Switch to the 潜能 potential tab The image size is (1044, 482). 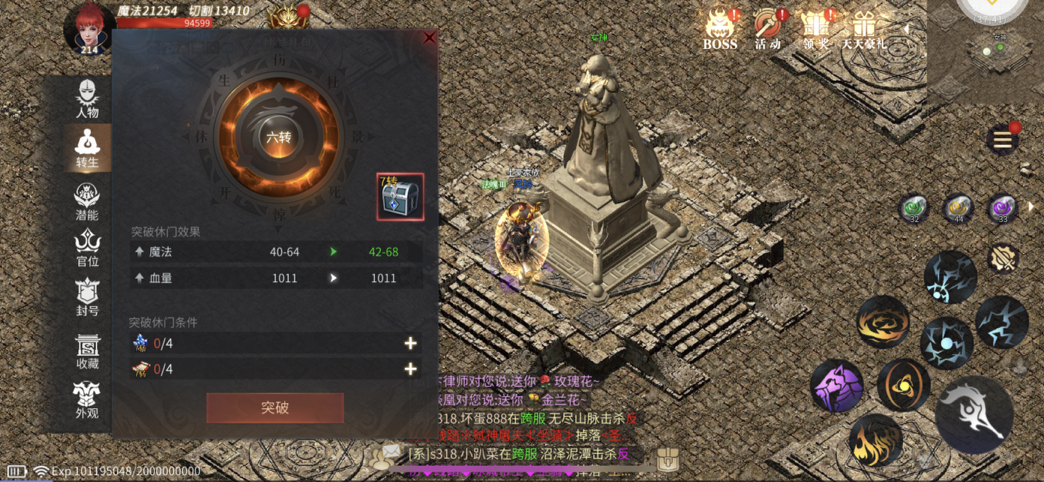[87, 201]
